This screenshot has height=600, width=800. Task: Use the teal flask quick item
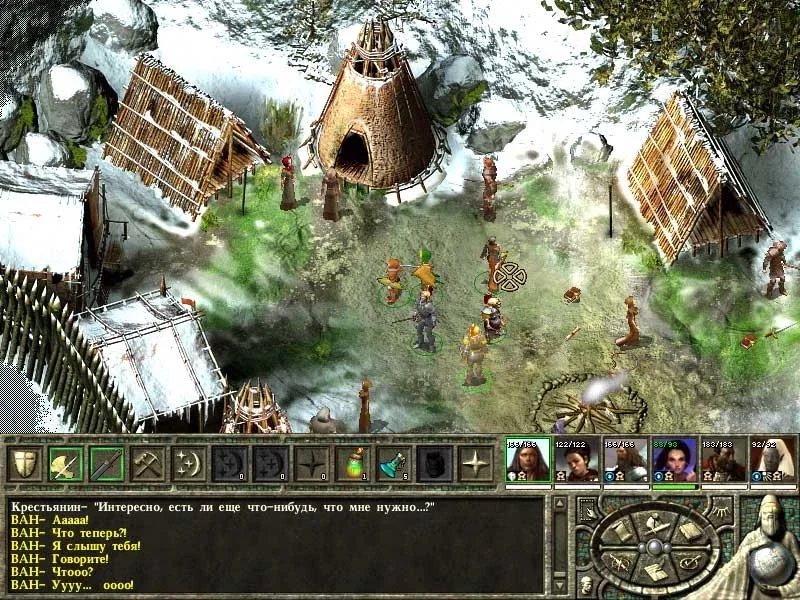[x=394, y=463]
